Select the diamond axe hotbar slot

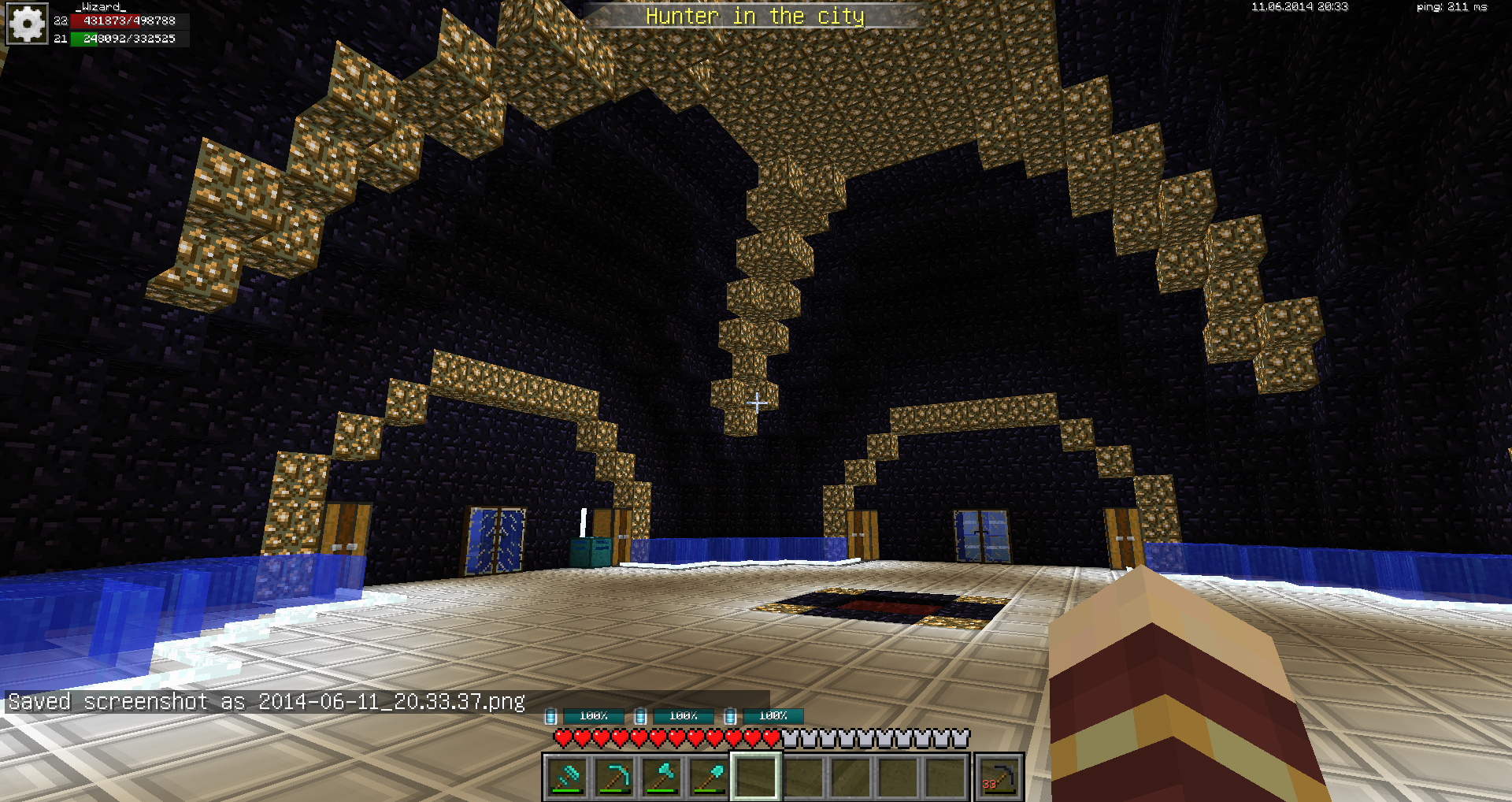661,777
